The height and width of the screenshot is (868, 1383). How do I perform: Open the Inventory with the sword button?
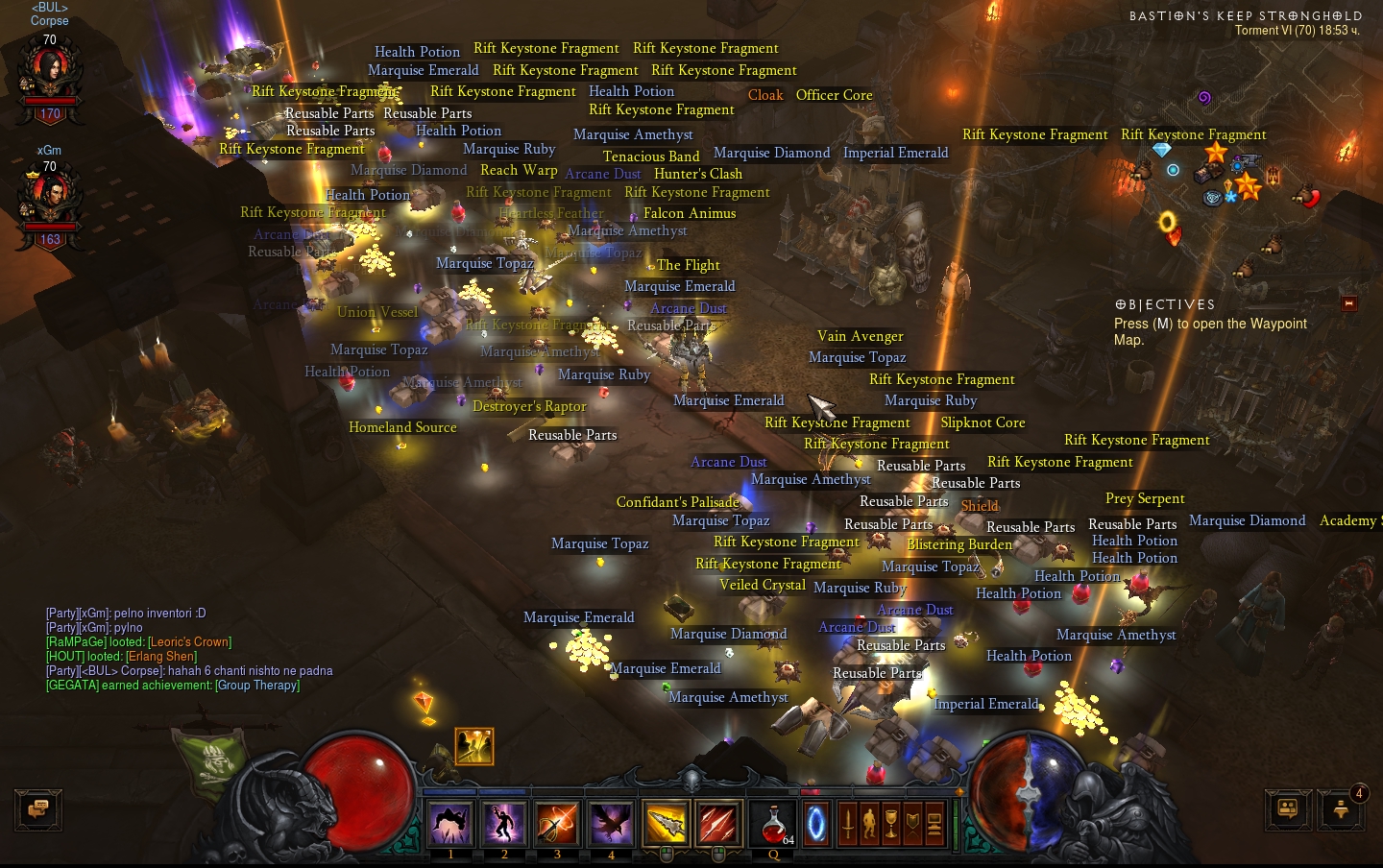(x=847, y=823)
